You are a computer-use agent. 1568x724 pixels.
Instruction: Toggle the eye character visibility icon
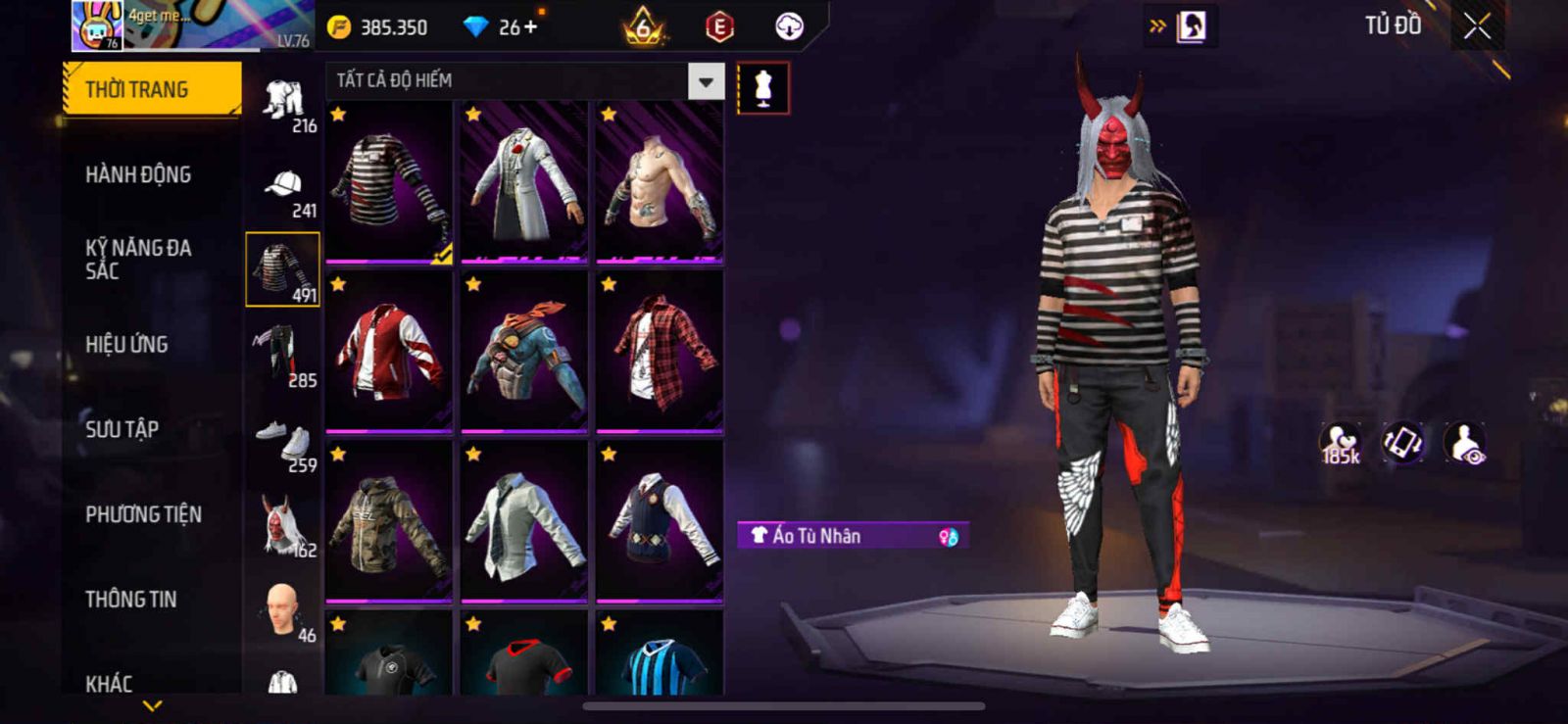(x=1466, y=442)
